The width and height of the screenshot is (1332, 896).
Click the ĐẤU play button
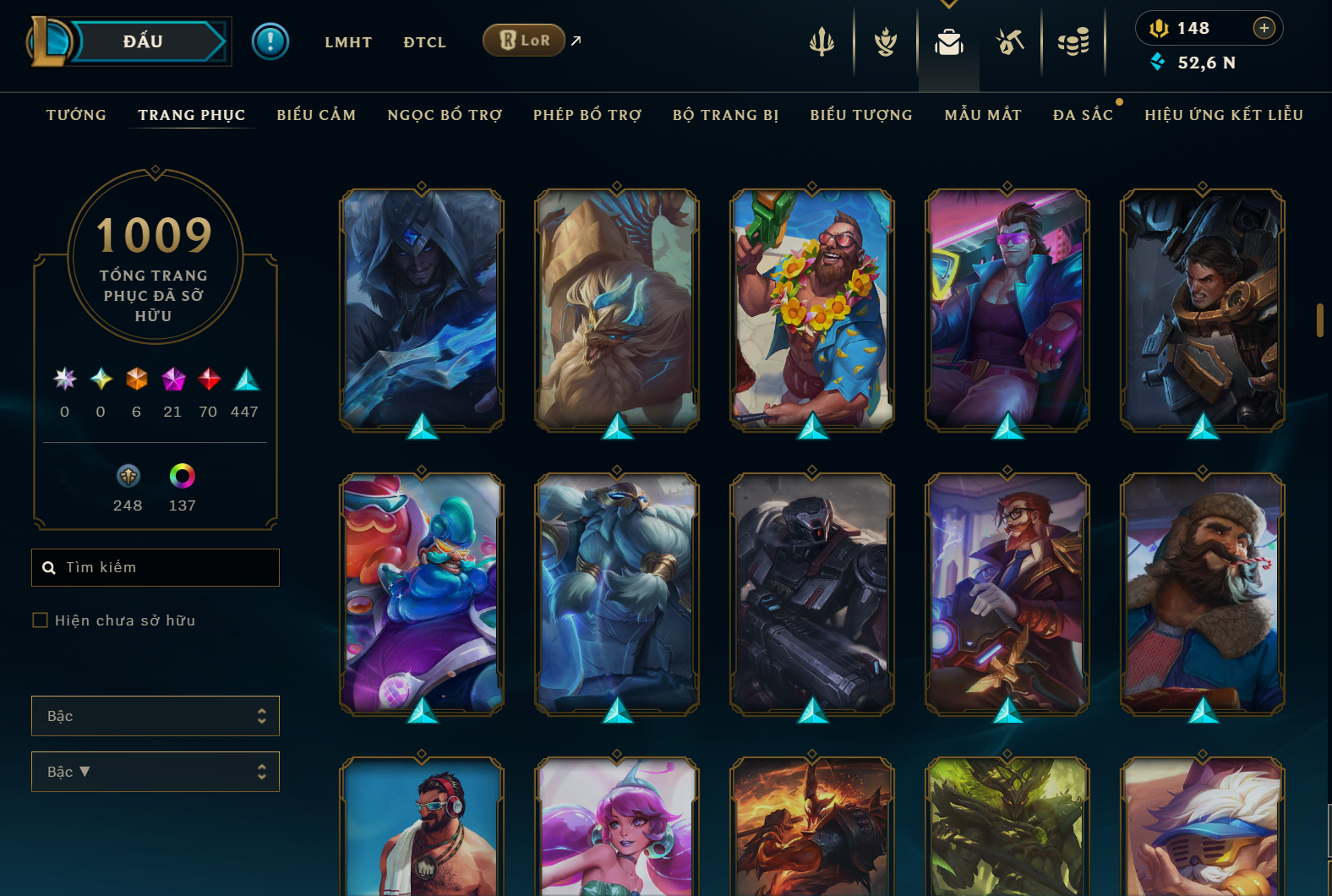[x=144, y=41]
